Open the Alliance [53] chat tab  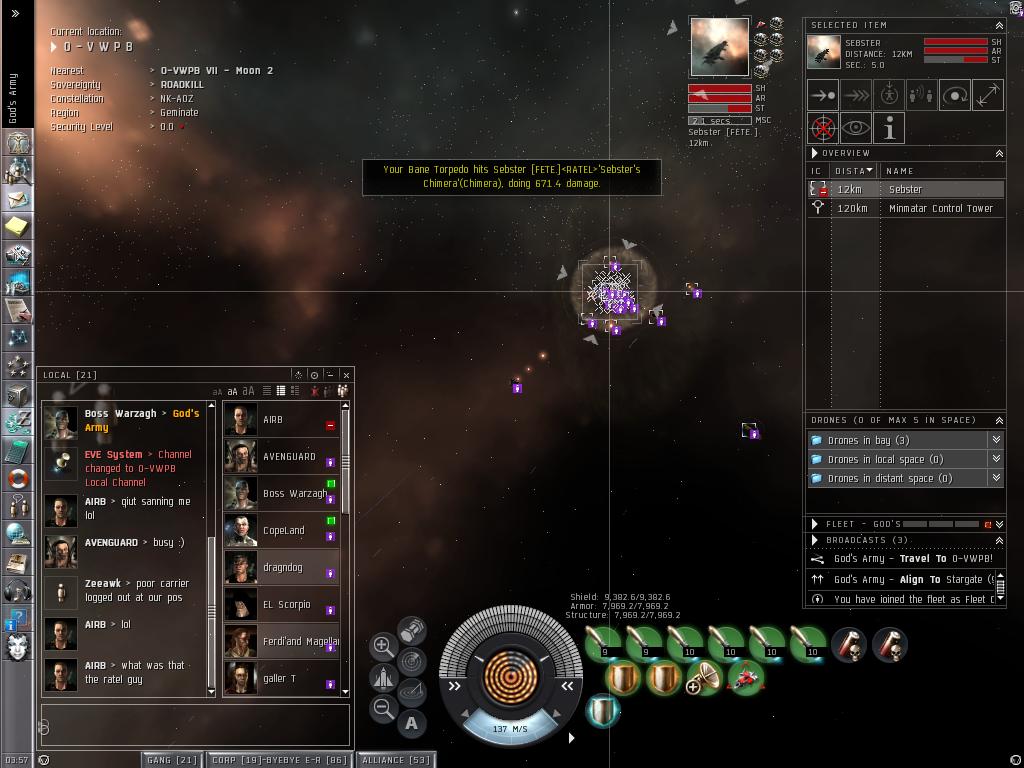[396, 760]
